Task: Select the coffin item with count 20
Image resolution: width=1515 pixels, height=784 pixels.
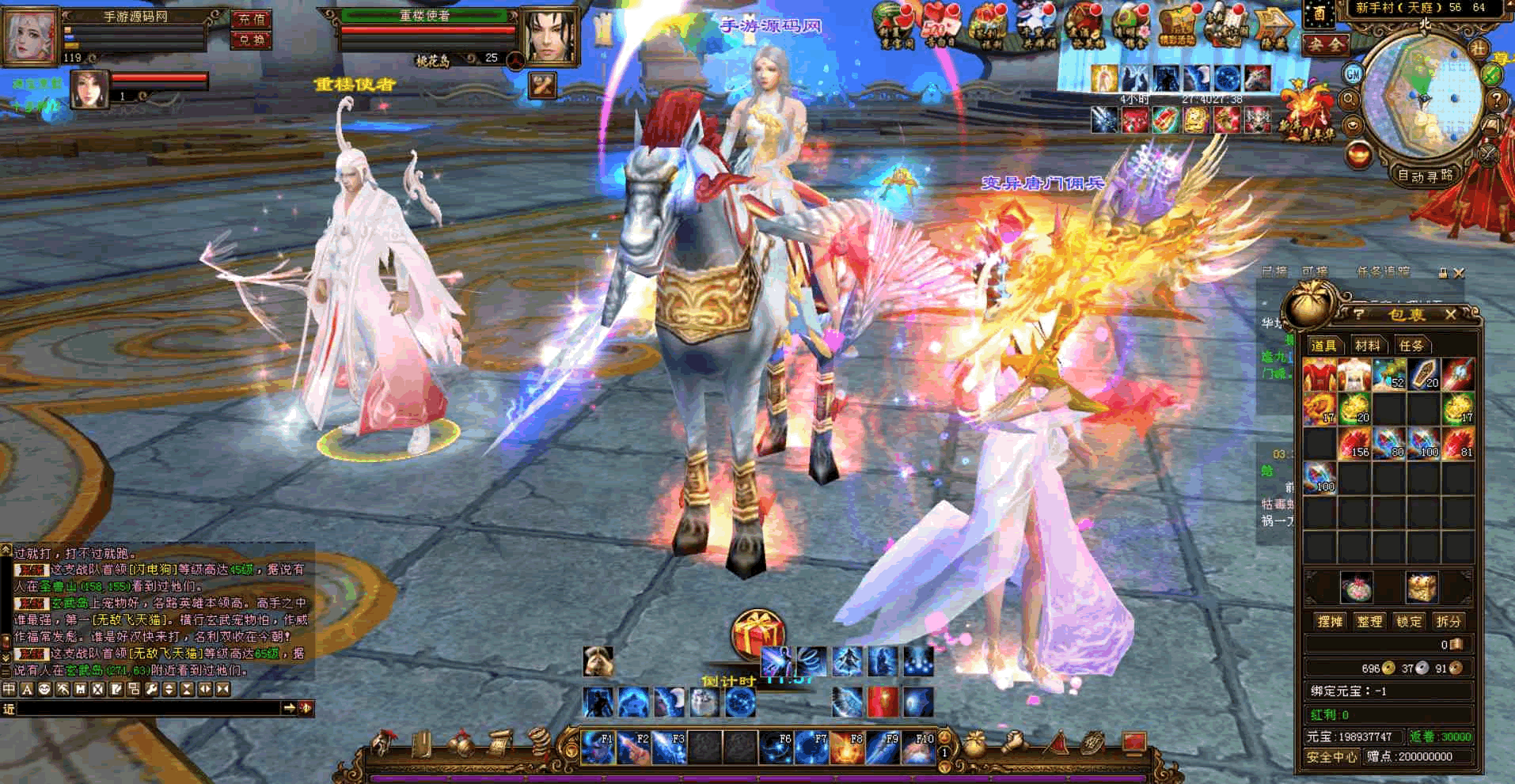Action: pyautogui.click(x=1422, y=374)
